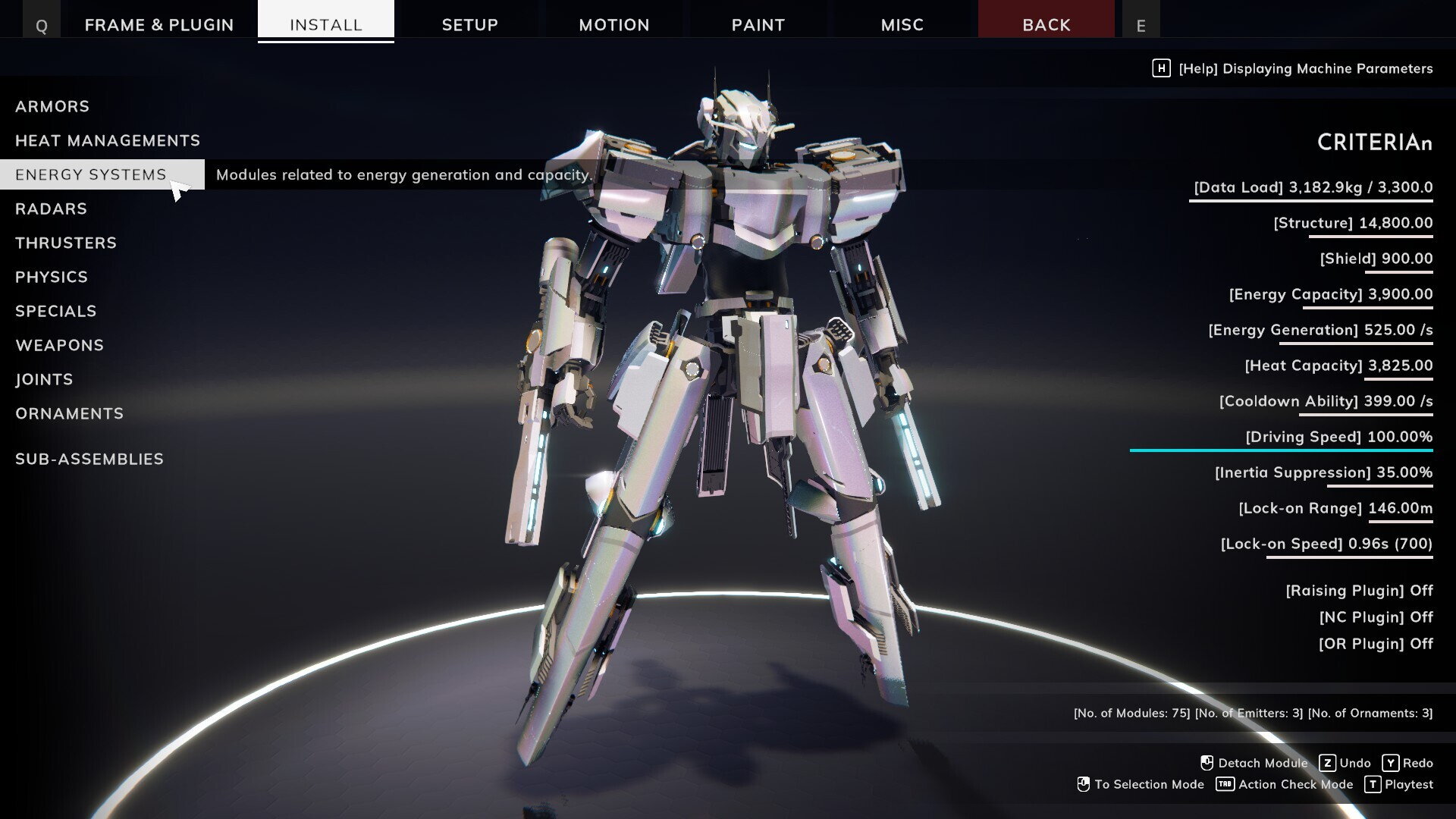Open the Misc tab
The height and width of the screenshot is (819, 1456).
pyautogui.click(x=902, y=24)
